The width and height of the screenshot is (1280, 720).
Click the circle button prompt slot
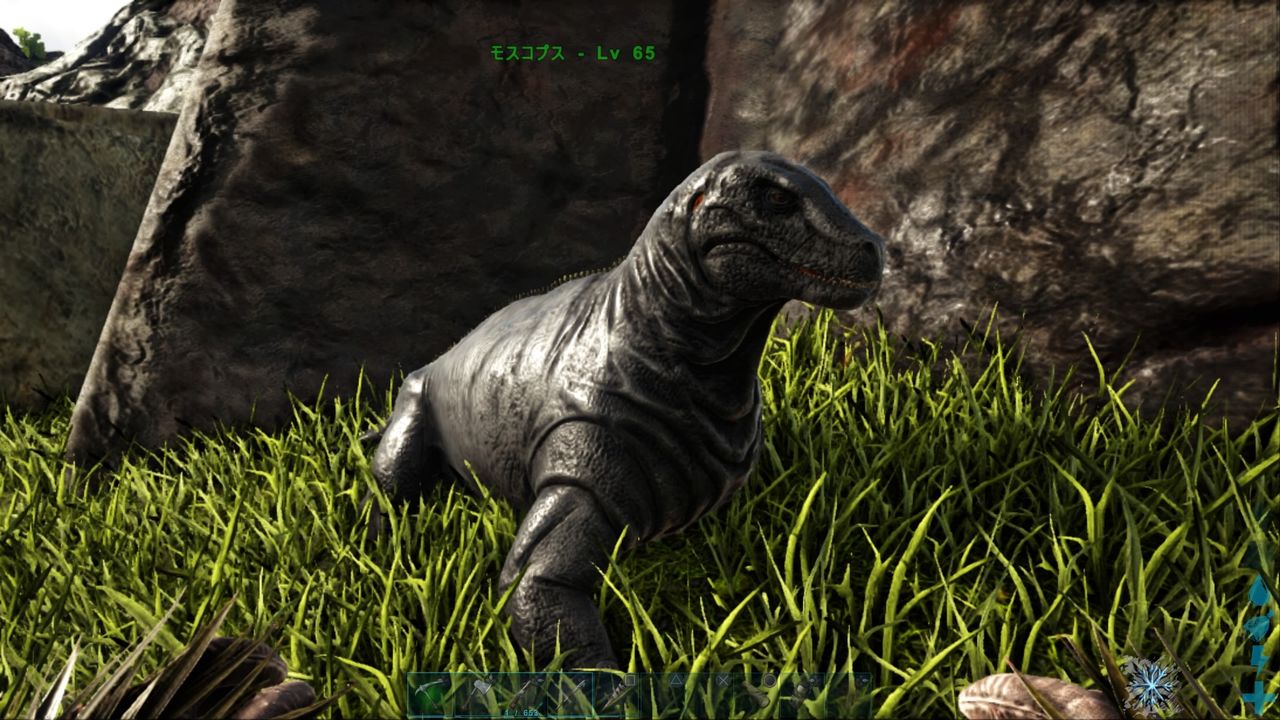click(x=768, y=682)
